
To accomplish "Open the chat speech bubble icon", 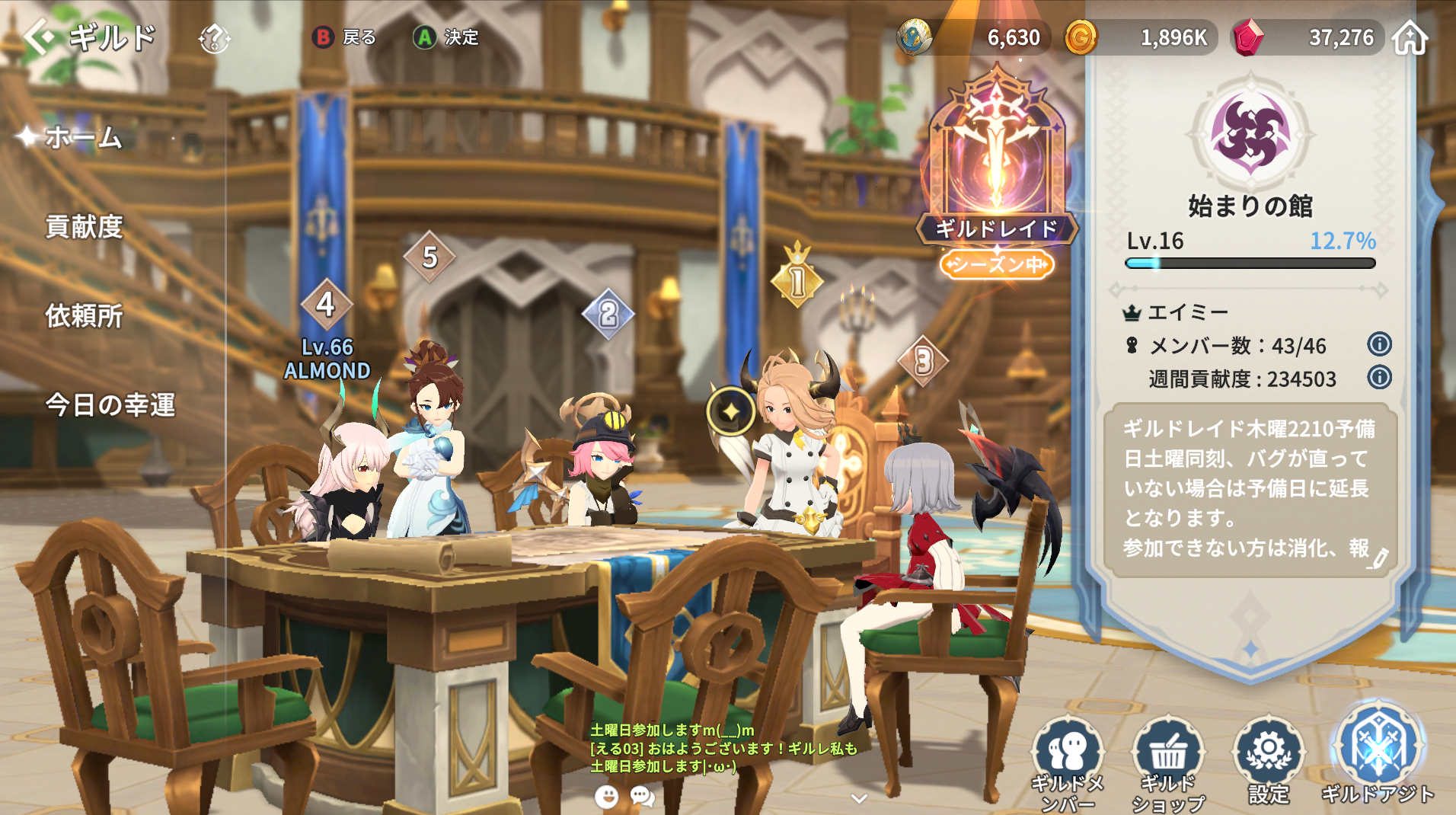I will 643,797.
